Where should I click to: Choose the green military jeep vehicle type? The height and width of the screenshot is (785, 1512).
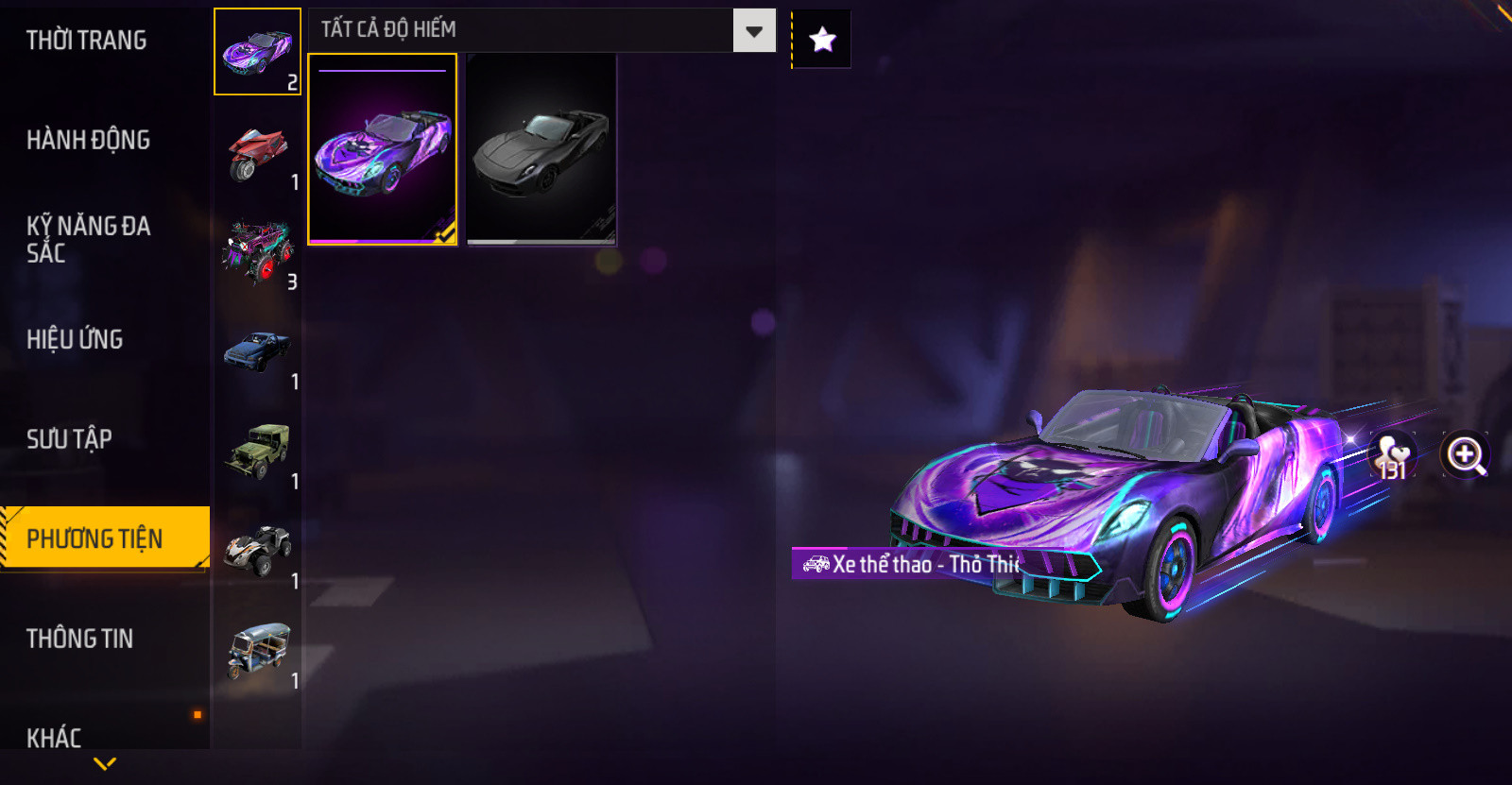click(x=257, y=452)
